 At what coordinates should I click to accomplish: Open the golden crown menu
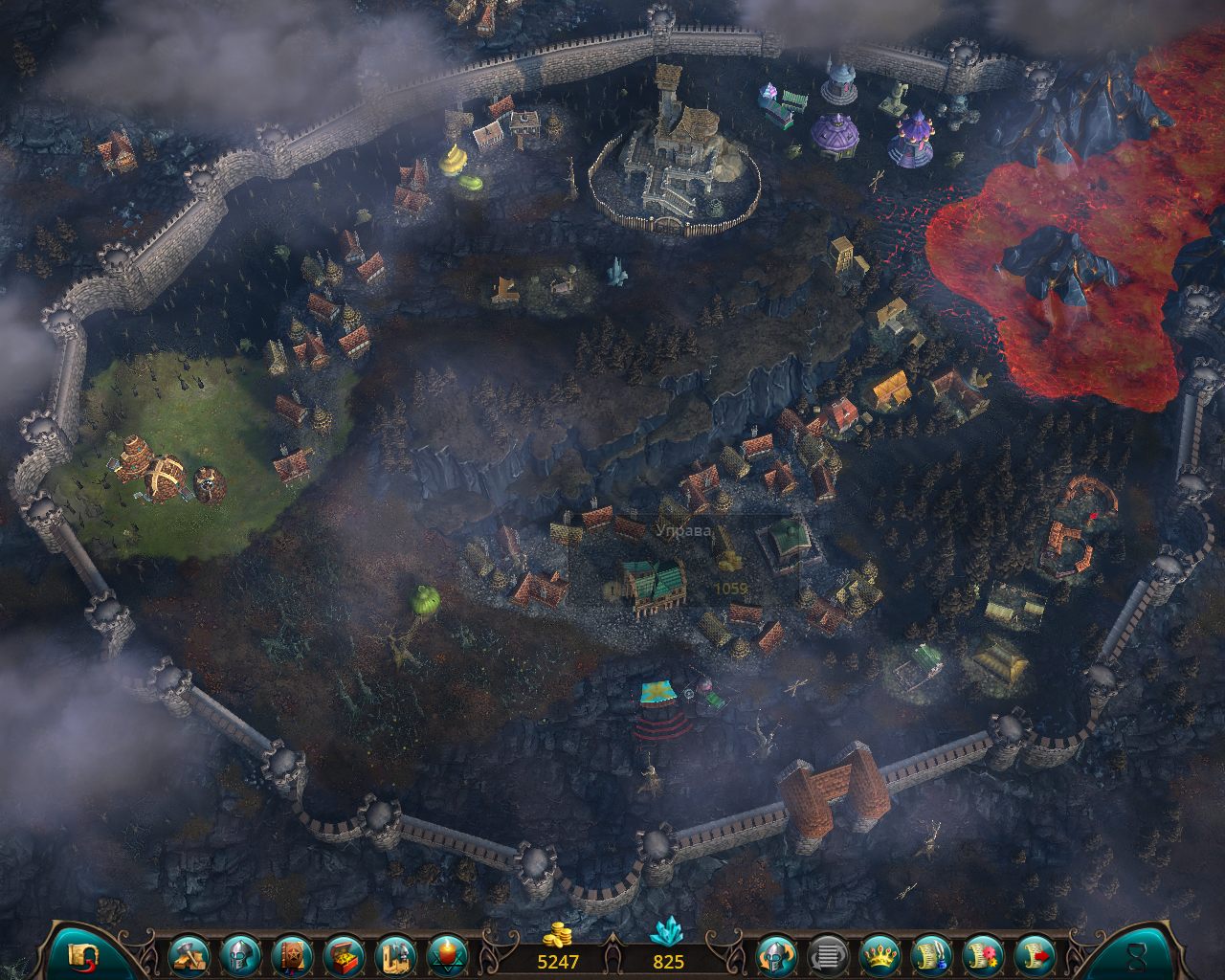(880, 955)
